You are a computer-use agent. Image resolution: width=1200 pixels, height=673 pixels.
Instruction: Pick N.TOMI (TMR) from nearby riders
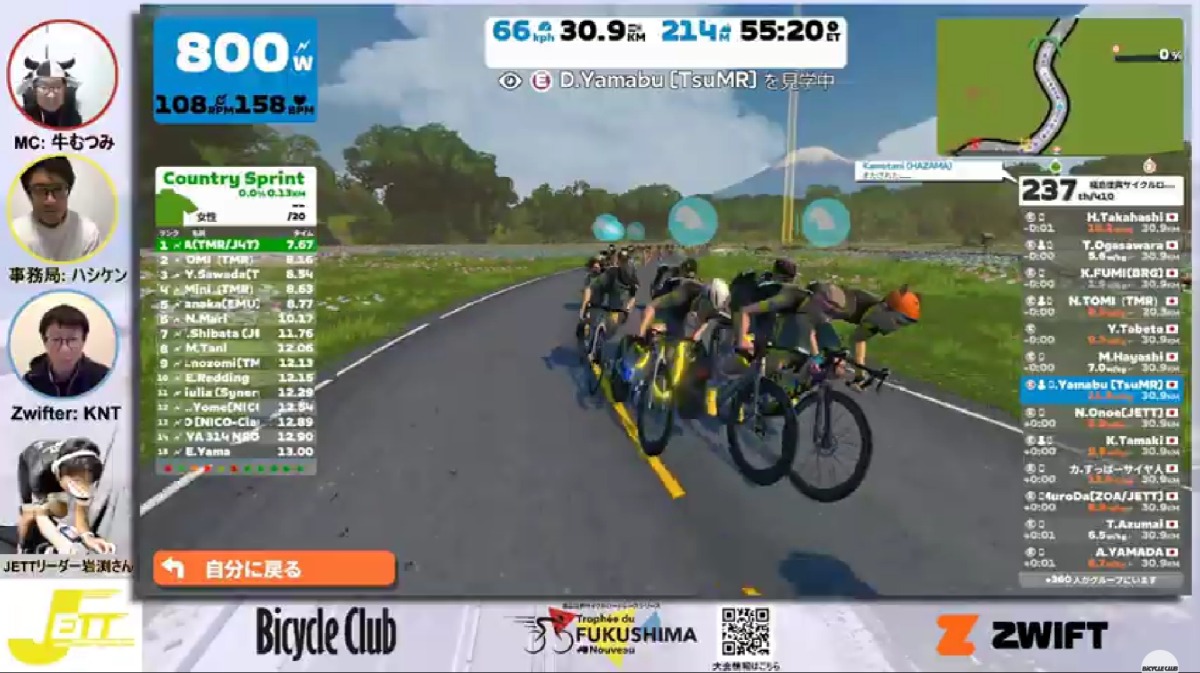(x=1101, y=306)
